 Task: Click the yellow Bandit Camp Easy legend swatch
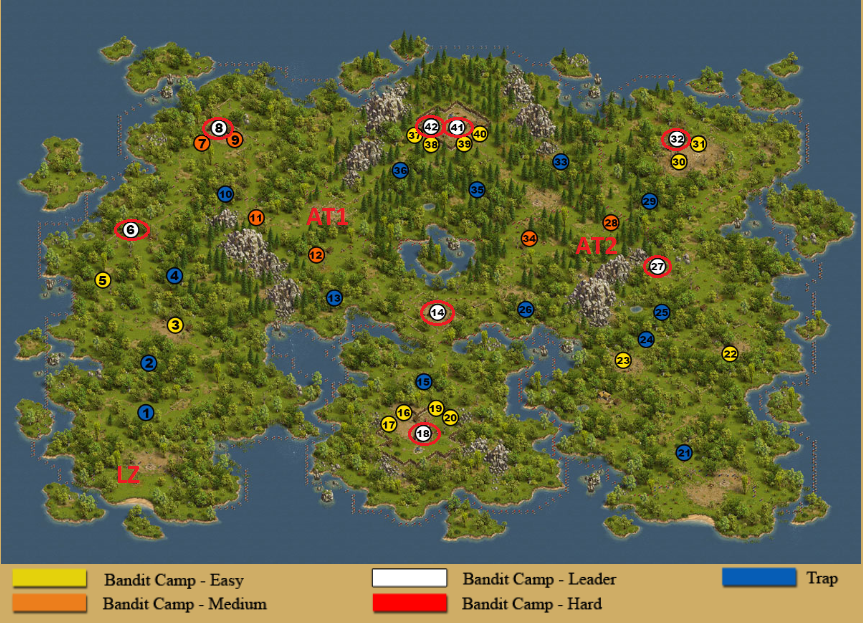tap(49, 578)
